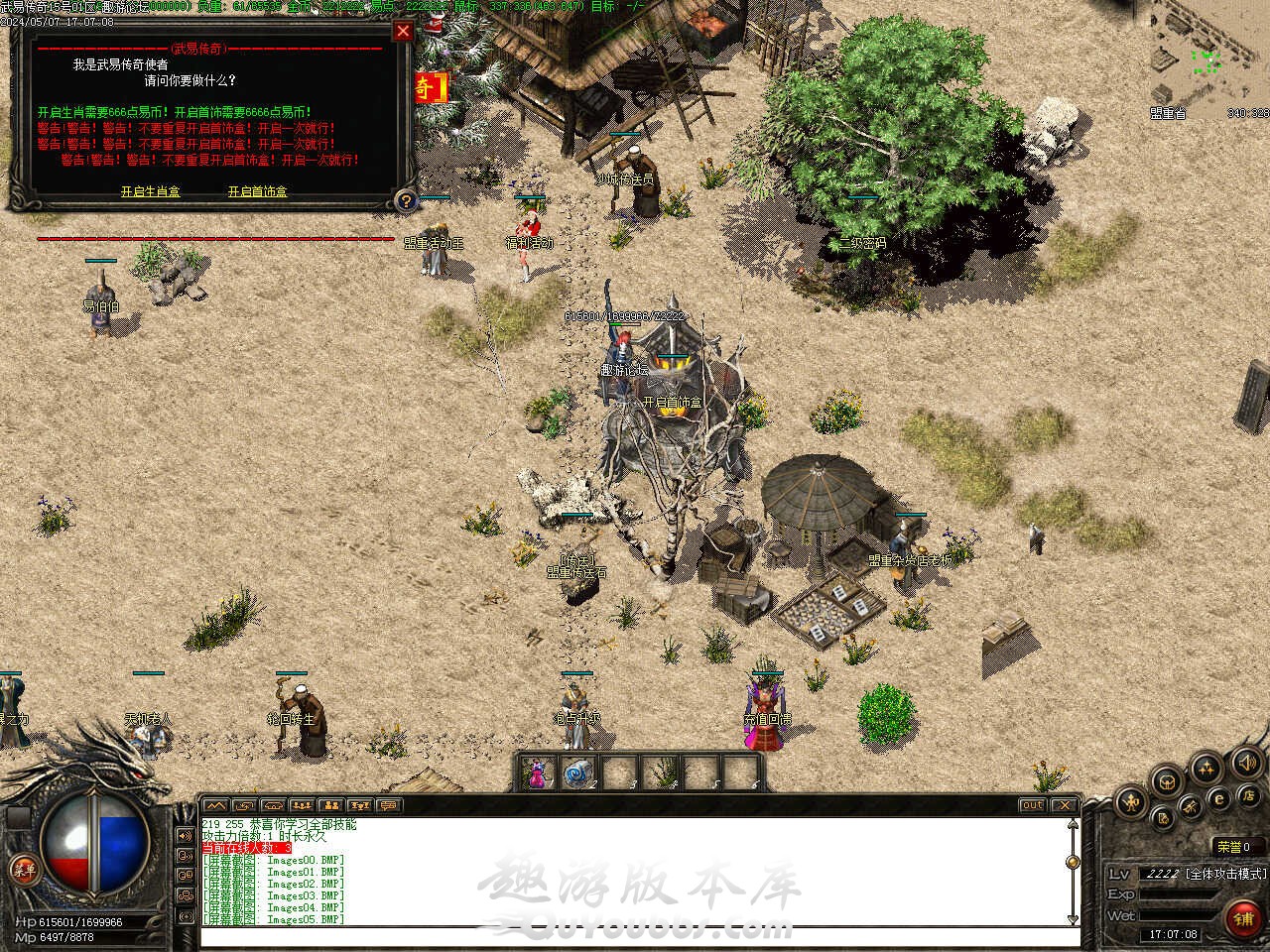Open the question mark help button
Image resolution: width=1270 pixels, height=952 pixels.
point(404,201)
